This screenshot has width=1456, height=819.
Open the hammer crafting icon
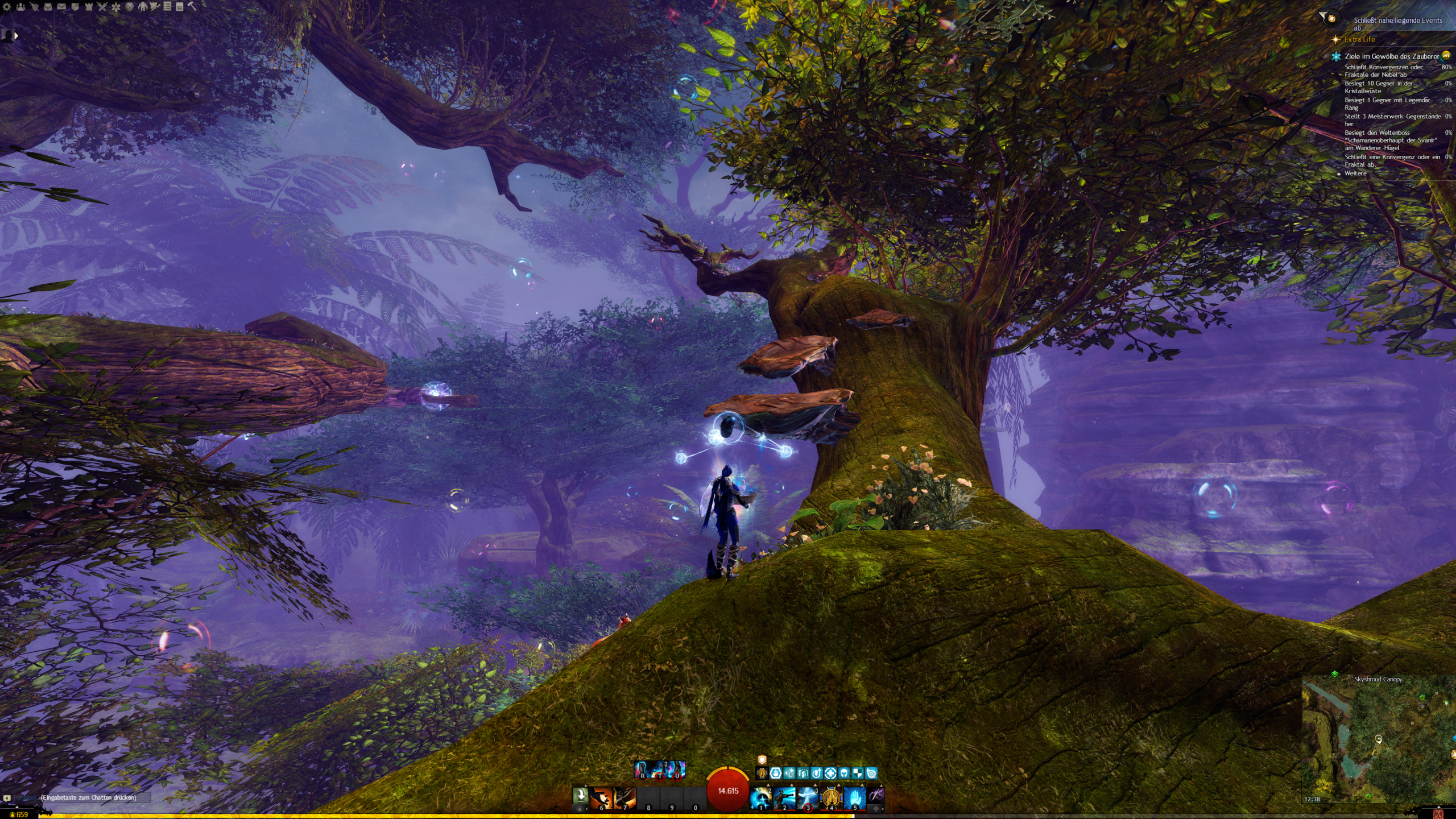(192, 7)
